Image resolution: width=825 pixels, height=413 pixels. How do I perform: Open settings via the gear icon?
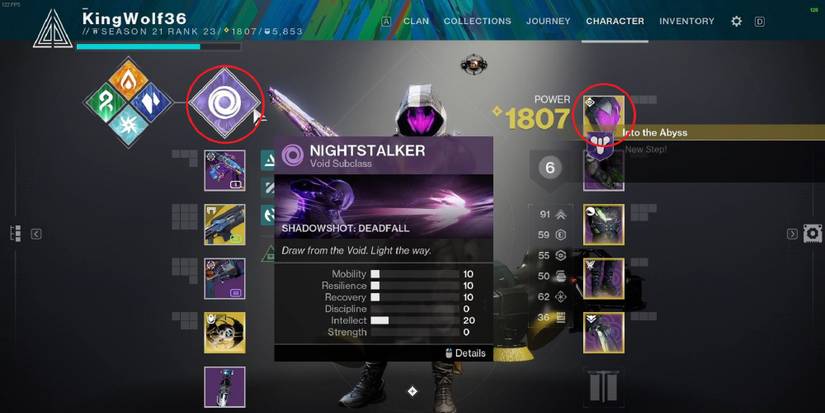click(737, 21)
